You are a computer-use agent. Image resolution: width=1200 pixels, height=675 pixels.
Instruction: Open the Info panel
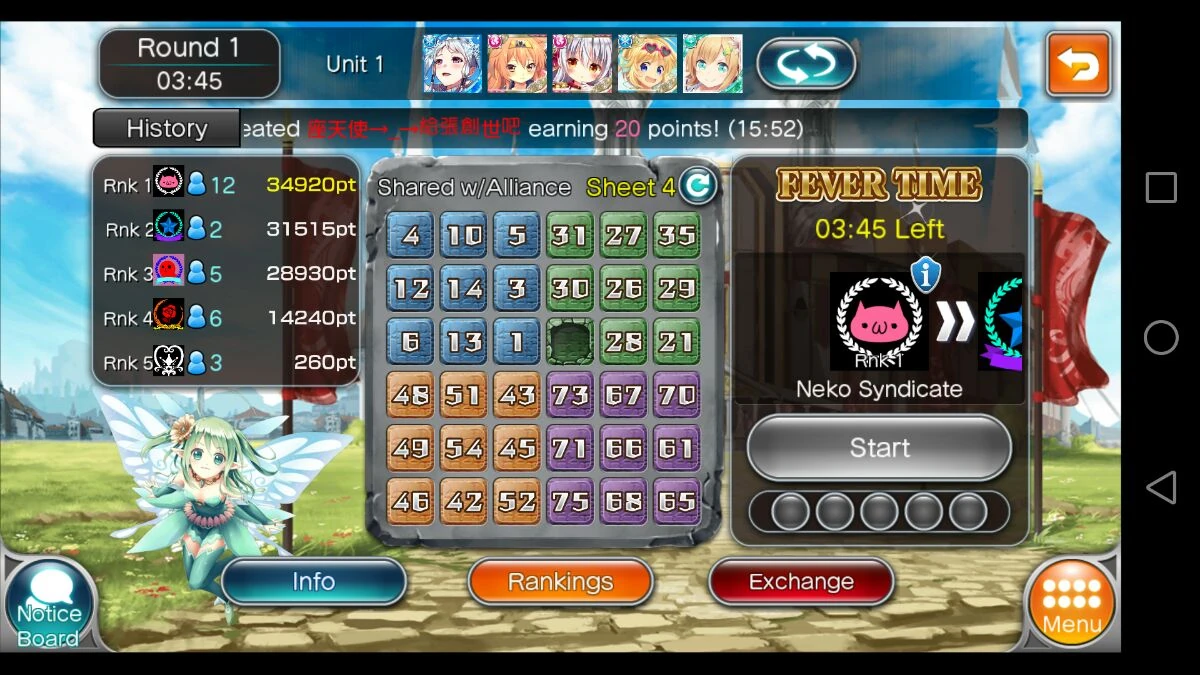pos(313,582)
